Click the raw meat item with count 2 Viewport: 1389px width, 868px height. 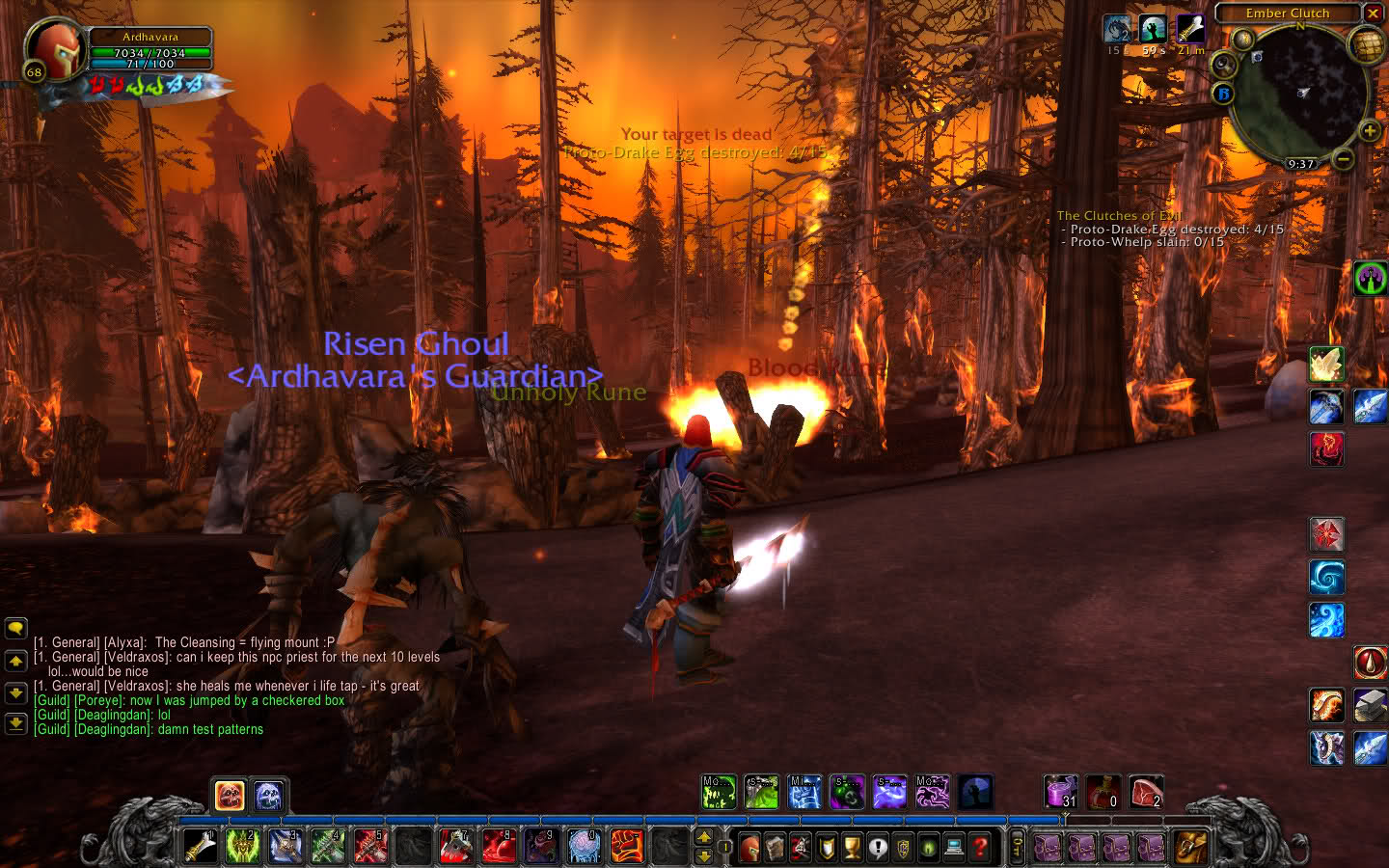coord(1146,793)
